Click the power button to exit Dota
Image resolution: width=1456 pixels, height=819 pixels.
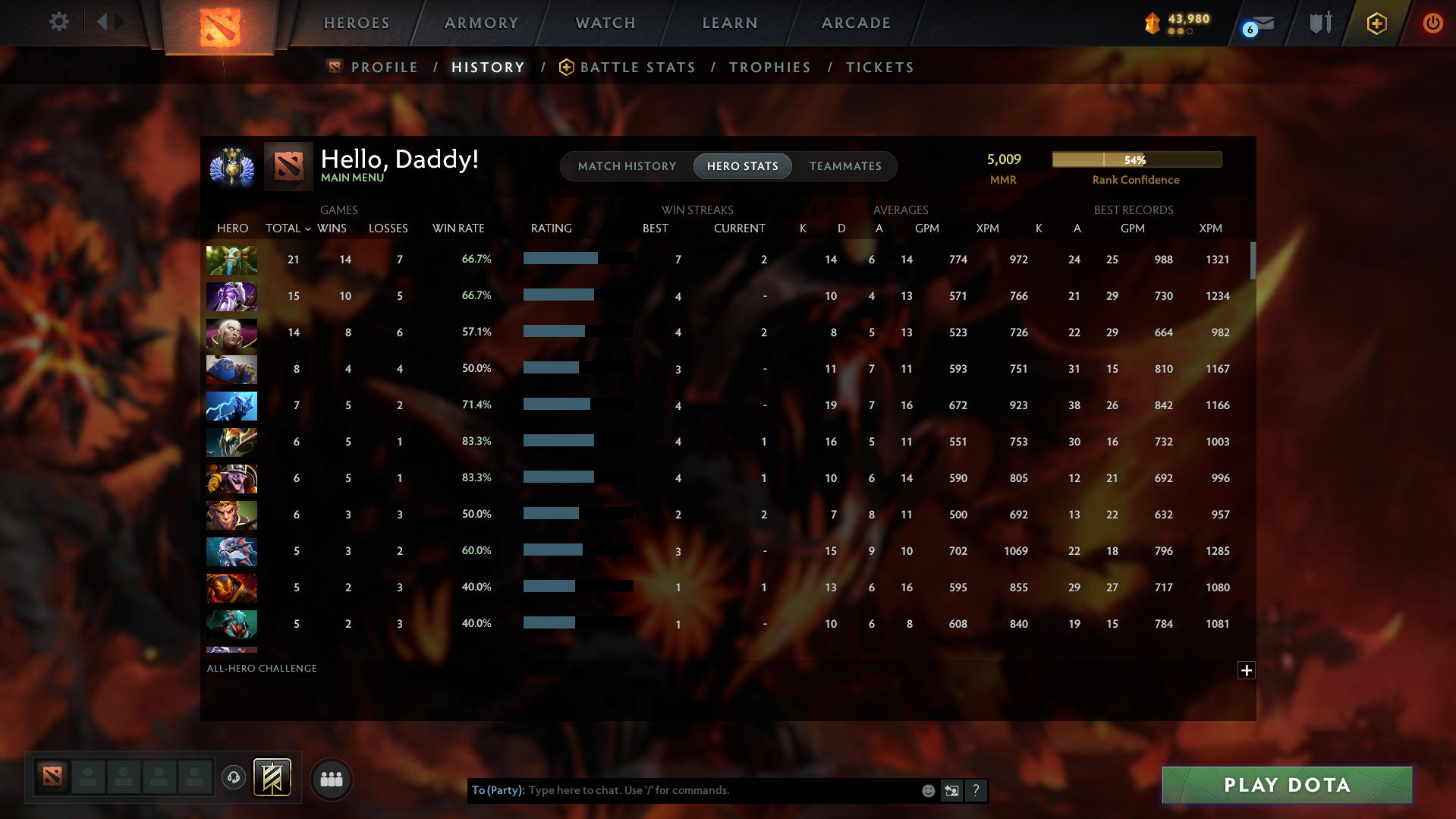point(1432,22)
